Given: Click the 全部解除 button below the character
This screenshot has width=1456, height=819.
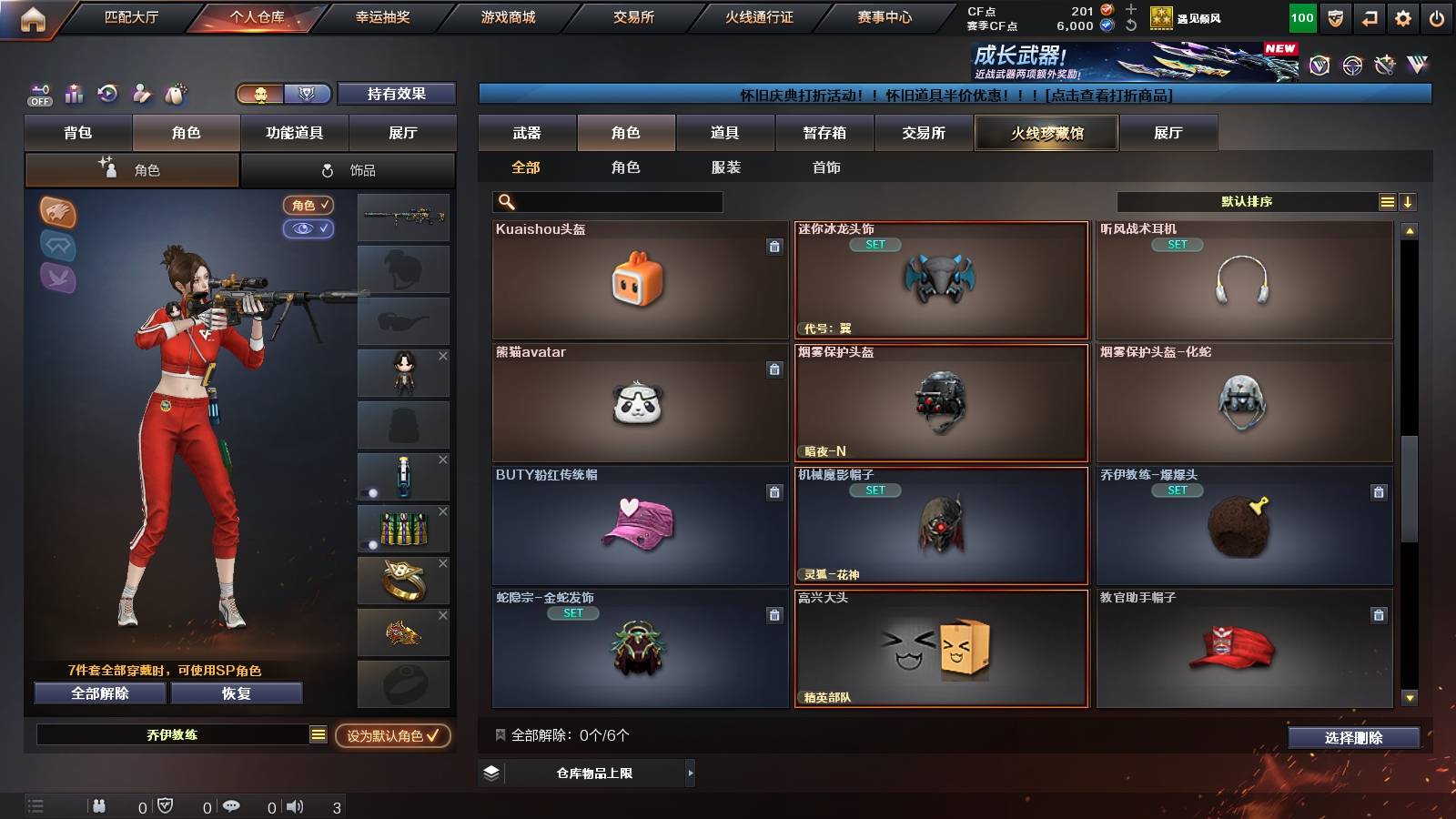Looking at the screenshot, I should click(x=98, y=693).
